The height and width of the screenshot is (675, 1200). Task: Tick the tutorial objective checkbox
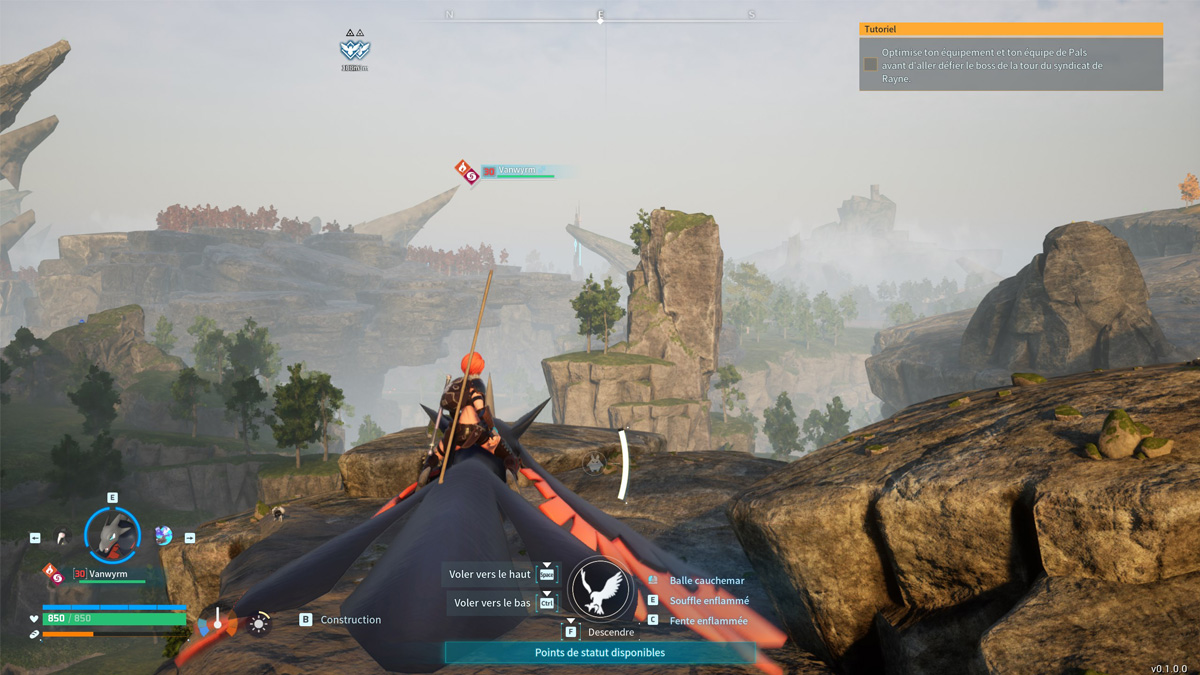coord(870,64)
